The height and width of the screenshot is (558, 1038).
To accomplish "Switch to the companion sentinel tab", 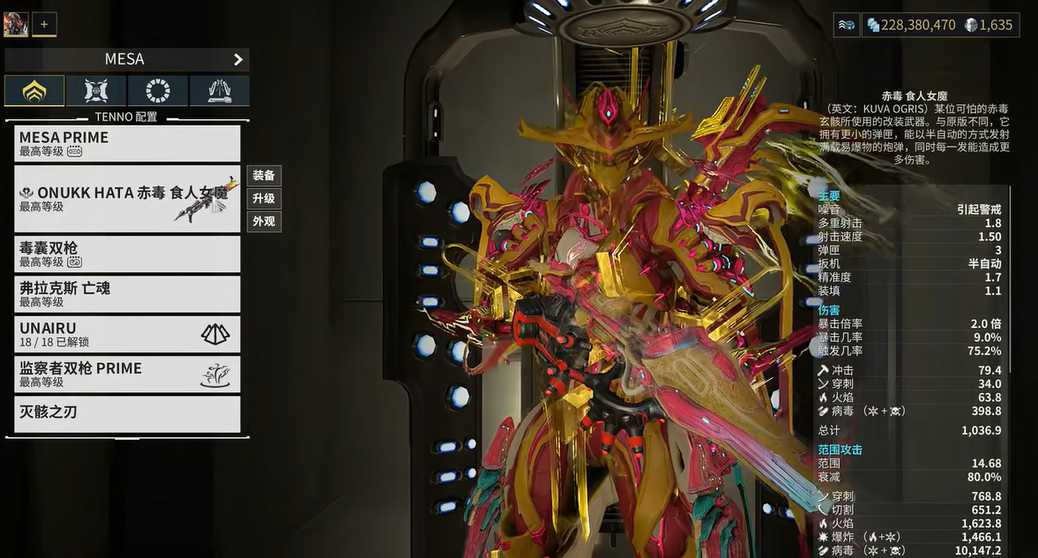I will 96,91.
